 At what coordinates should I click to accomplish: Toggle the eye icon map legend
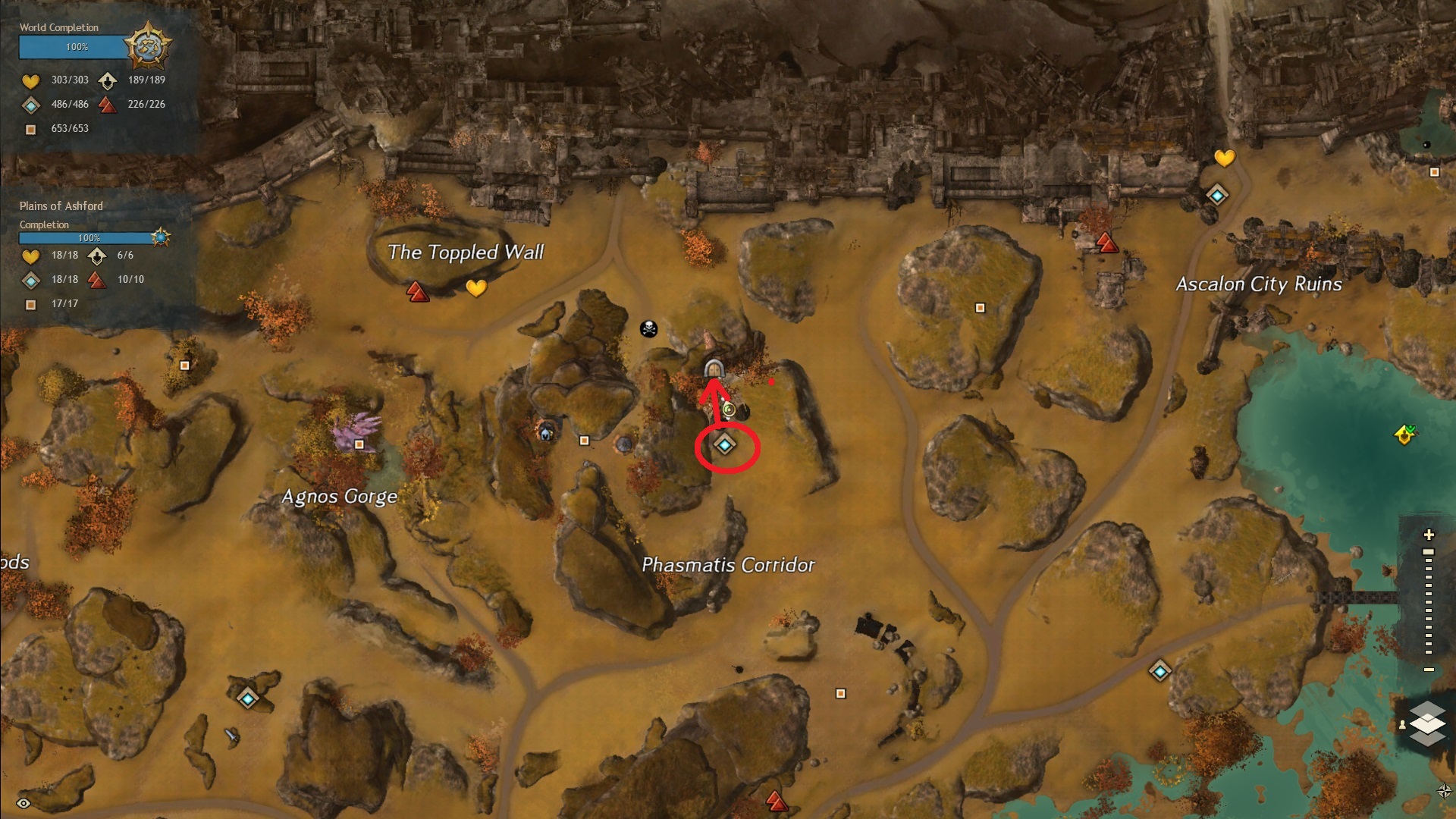pos(24,803)
